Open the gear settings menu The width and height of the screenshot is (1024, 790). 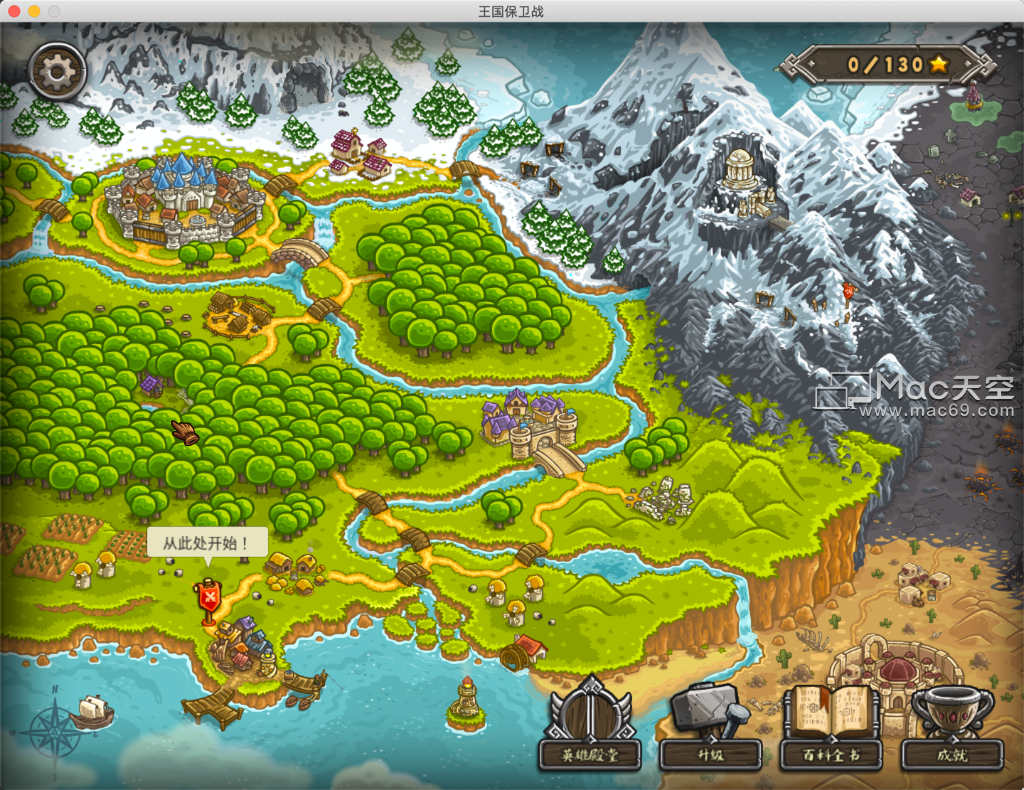coord(57,69)
